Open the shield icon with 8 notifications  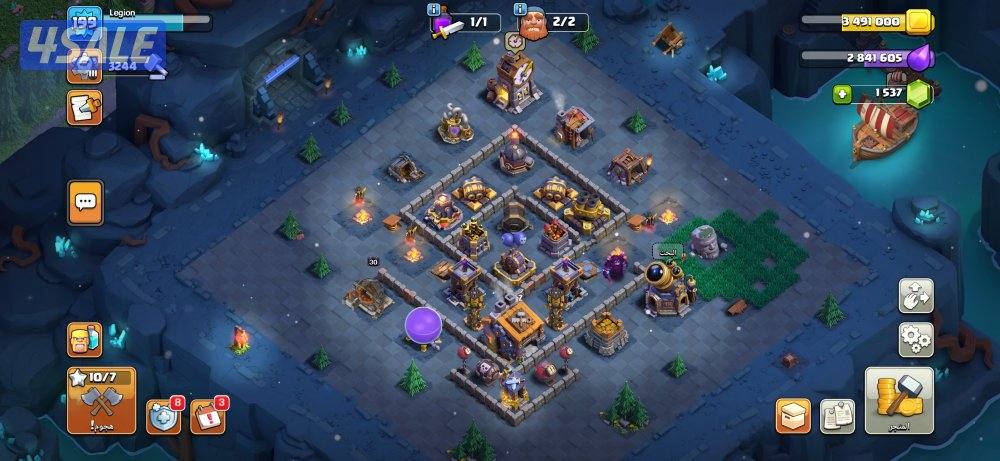tap(164, 416)
